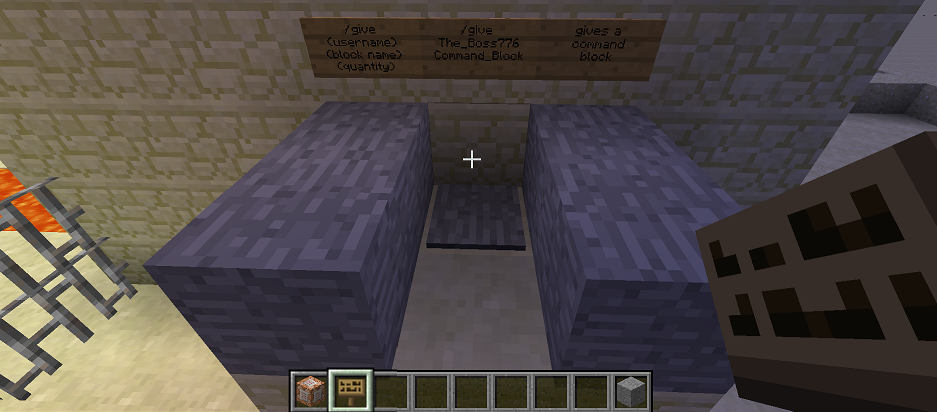Screen dimensions: 937x412
Task: Select the gray stone block hotbar slot
Action: pyautogui.click(x=629, y=389)
